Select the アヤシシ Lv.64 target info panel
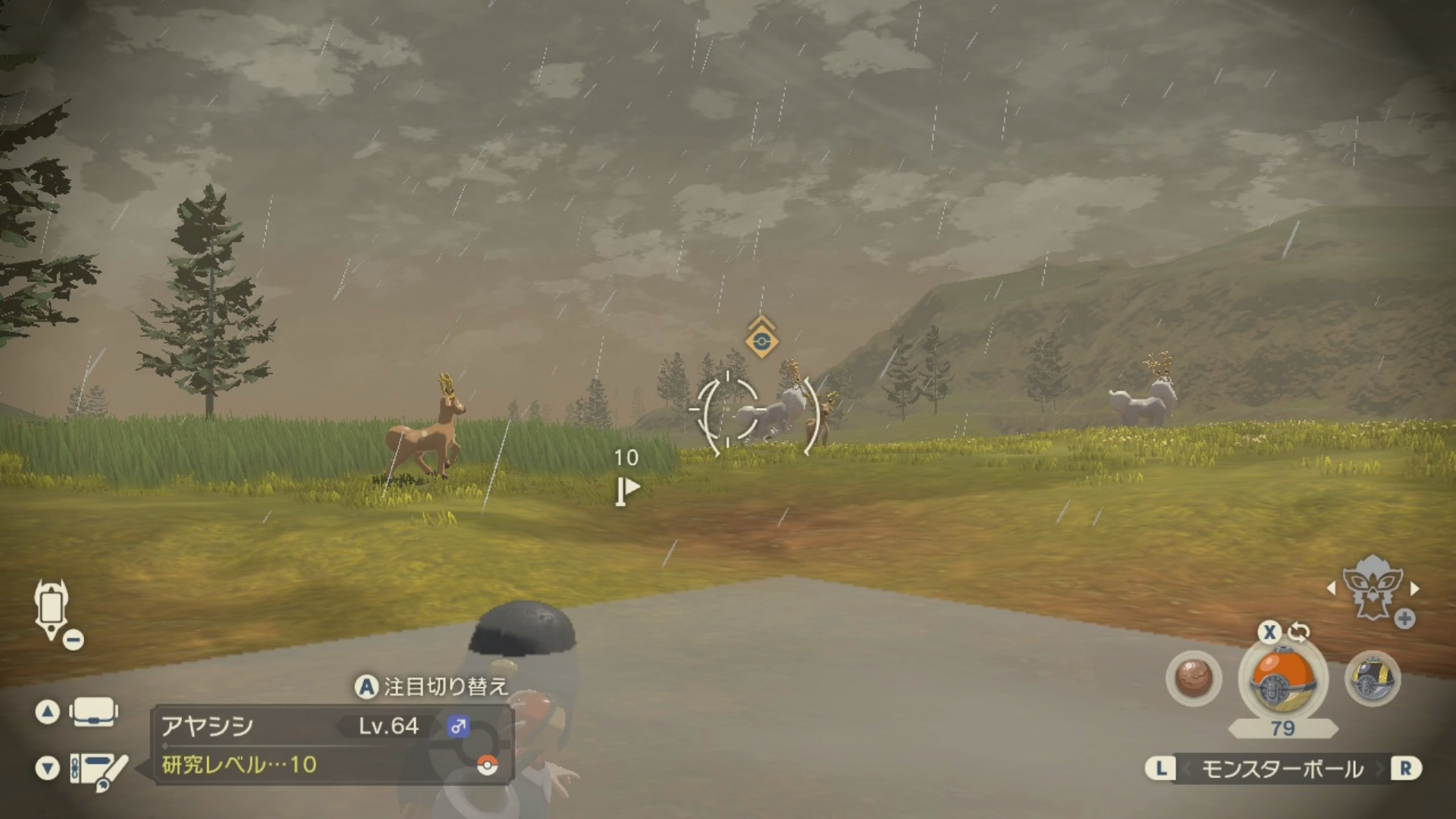Viewport: 1456px width, 819px height. 334,745
